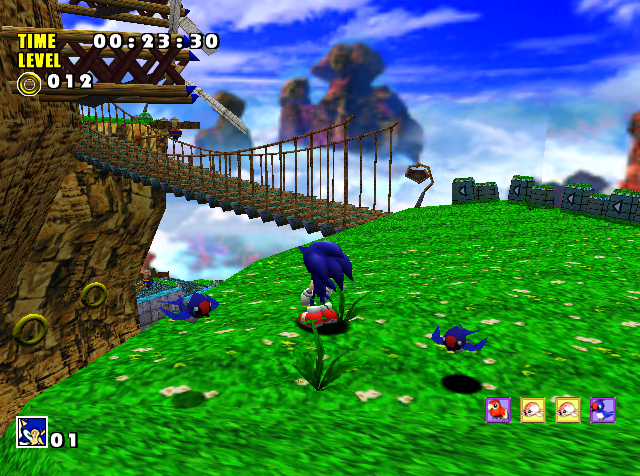Select the blue swallow animal icon
The image size is (640, 476).
point(602,410)
